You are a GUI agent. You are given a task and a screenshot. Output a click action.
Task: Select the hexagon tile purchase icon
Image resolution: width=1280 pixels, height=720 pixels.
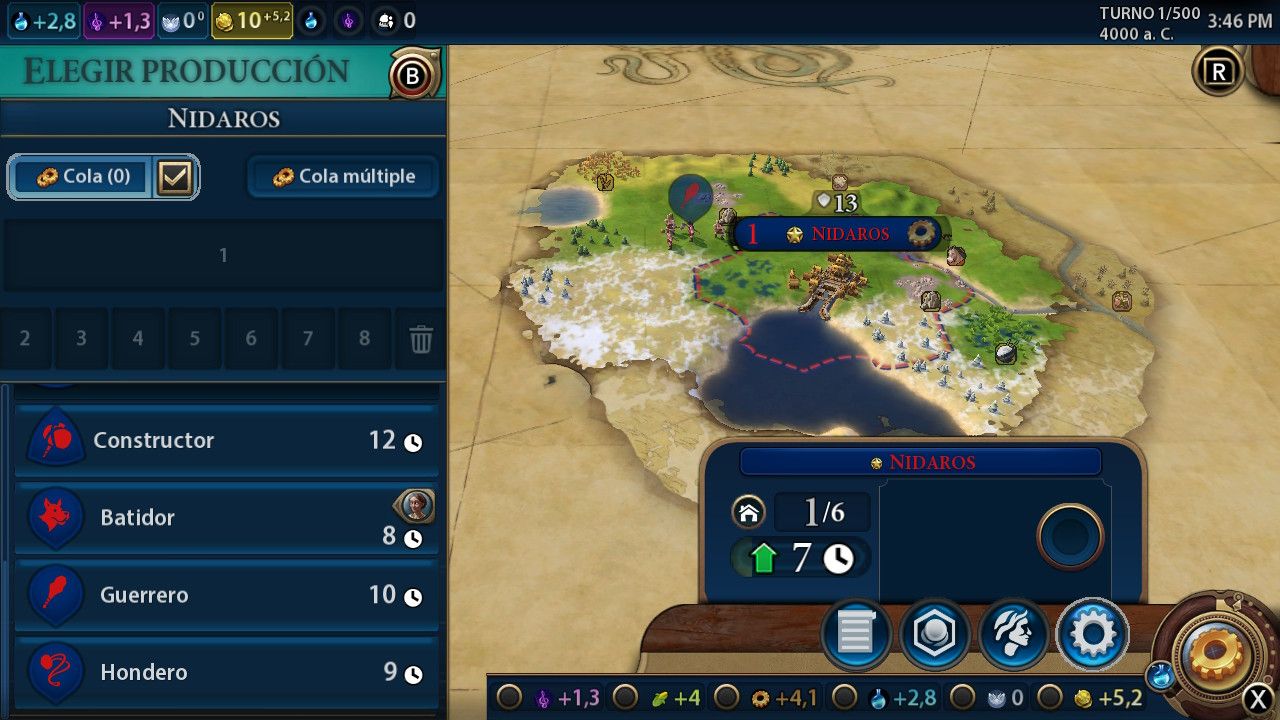[934, 633]
